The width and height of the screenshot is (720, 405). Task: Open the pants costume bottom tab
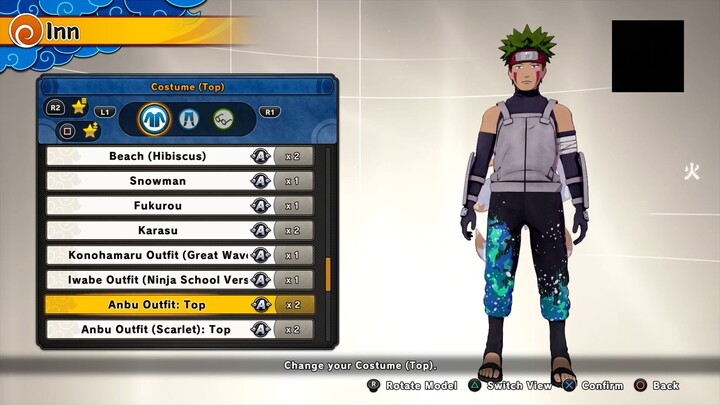pyautogui.click(x=189, y=119)
